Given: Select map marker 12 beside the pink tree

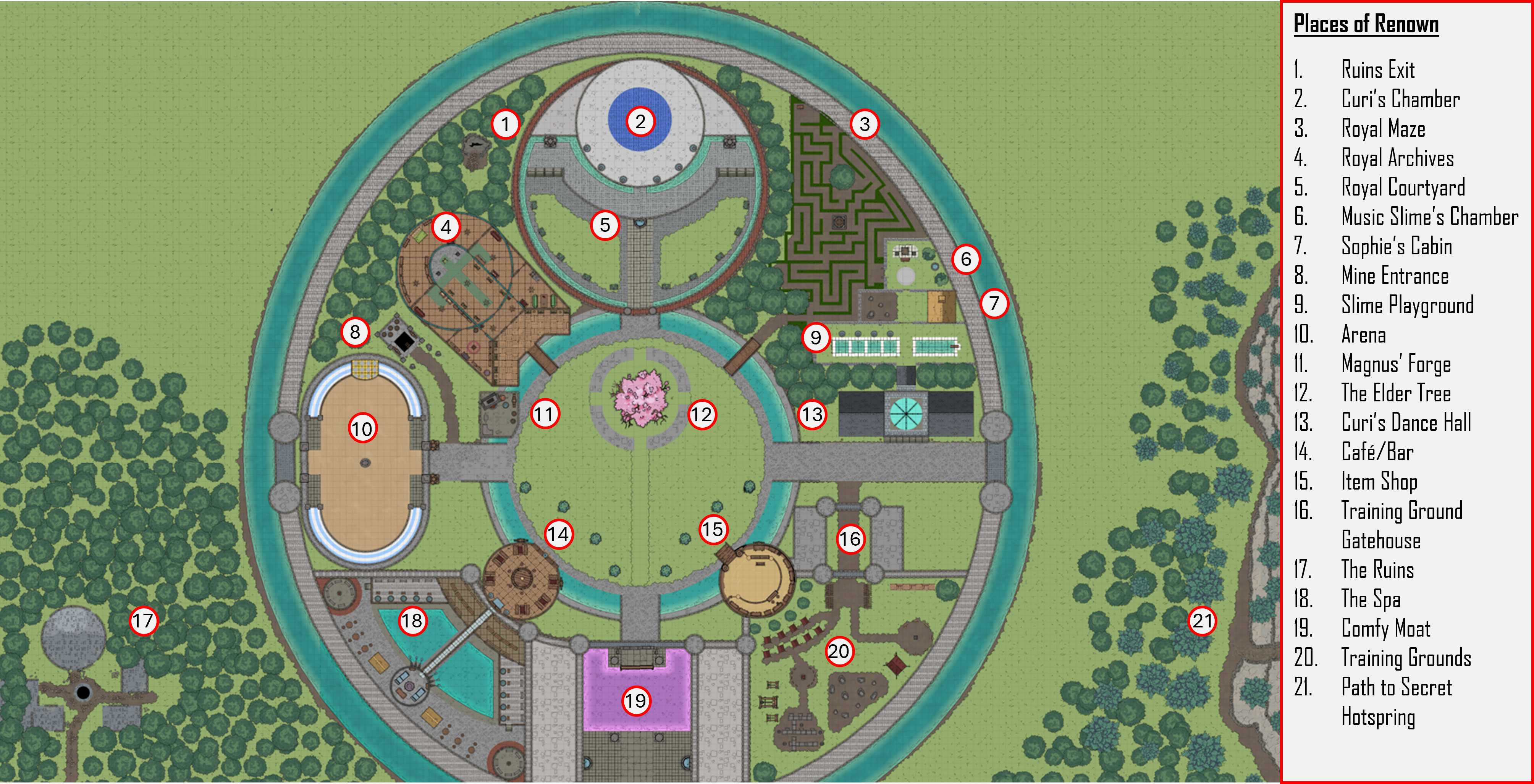Looking at the screenshot, I should tap(702, 414).
